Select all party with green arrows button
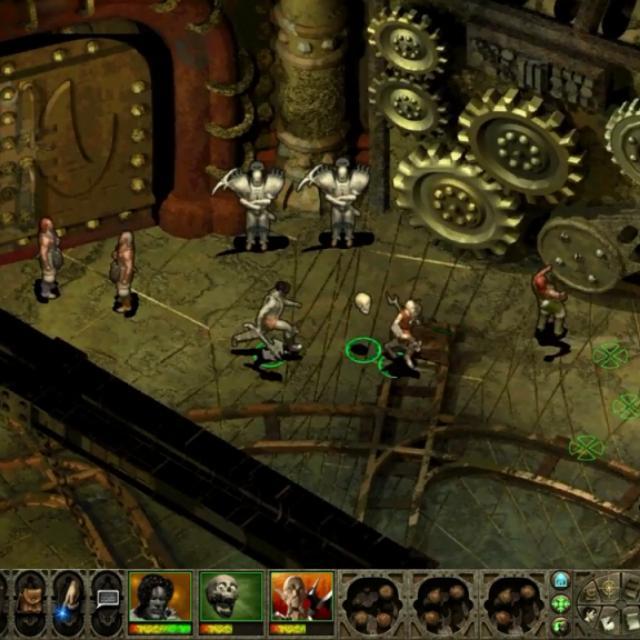 click(560, 604)
